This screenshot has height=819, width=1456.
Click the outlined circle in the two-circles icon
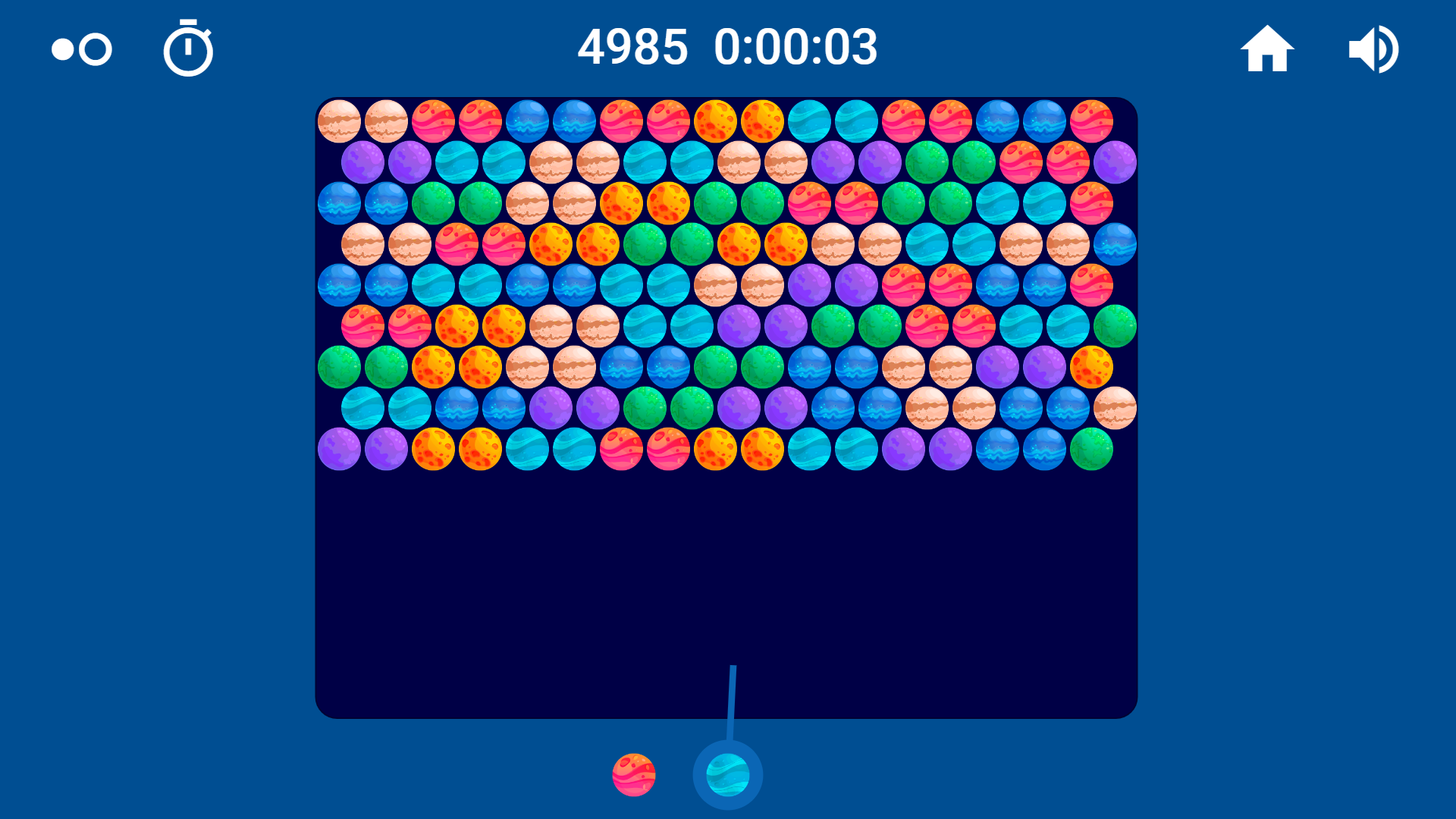tap(94, 50)
